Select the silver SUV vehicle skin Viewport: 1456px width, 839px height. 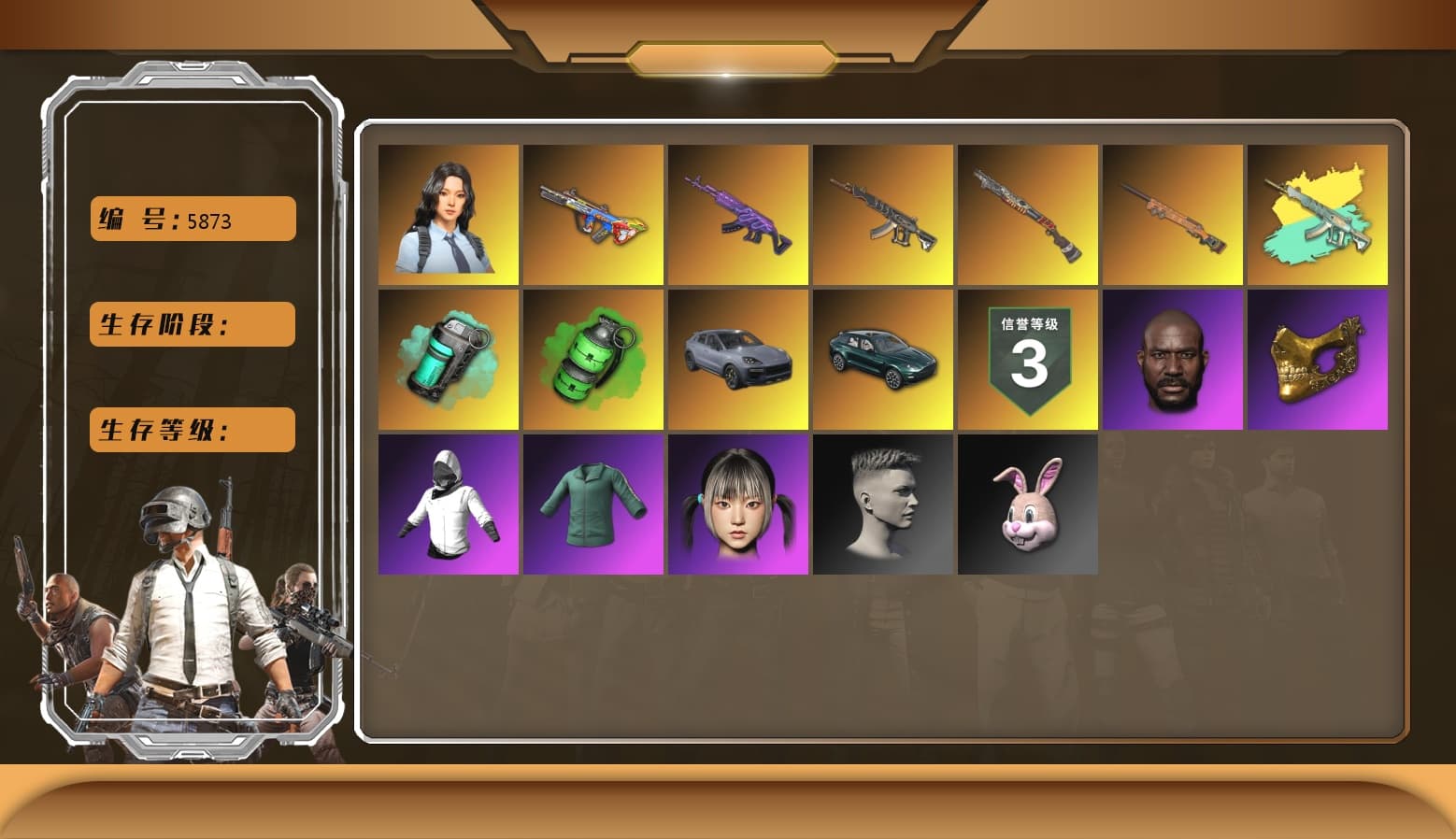pyautogui.click(x=737, y=359)
